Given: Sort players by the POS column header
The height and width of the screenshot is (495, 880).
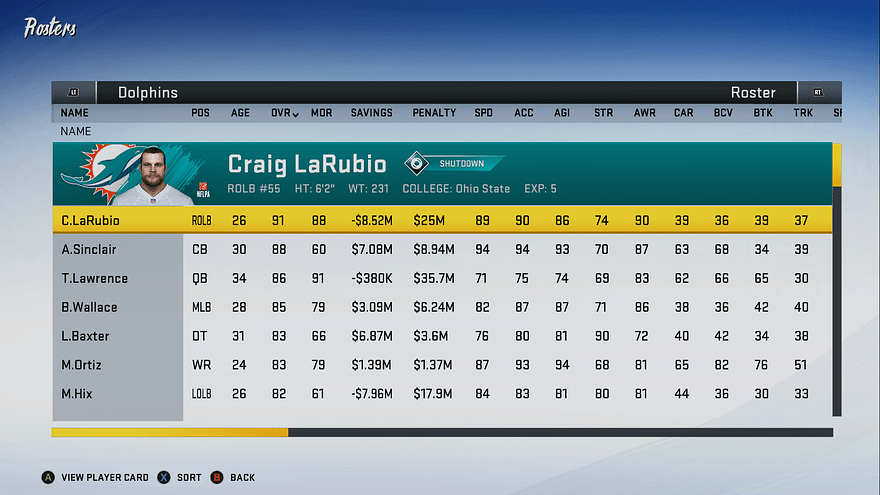Looking at the screenshot, I should click(201, 113).
